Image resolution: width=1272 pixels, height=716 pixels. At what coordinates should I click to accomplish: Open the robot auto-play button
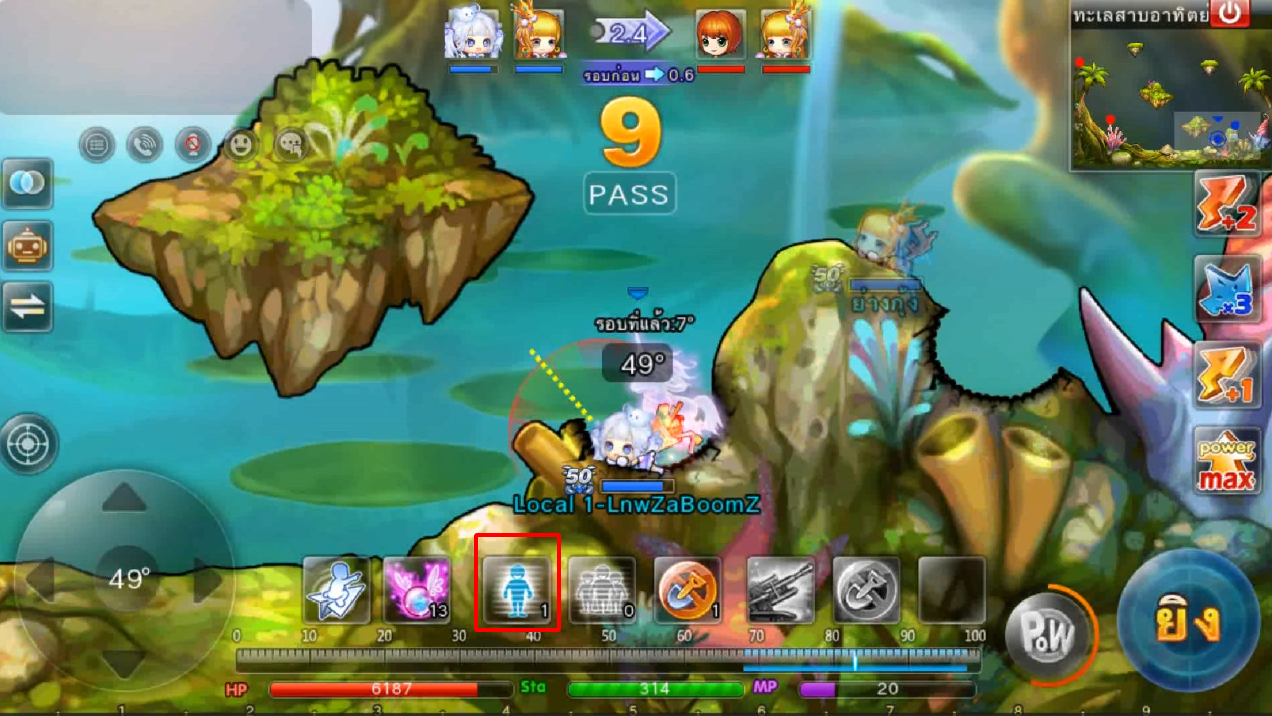click(27, 245)
